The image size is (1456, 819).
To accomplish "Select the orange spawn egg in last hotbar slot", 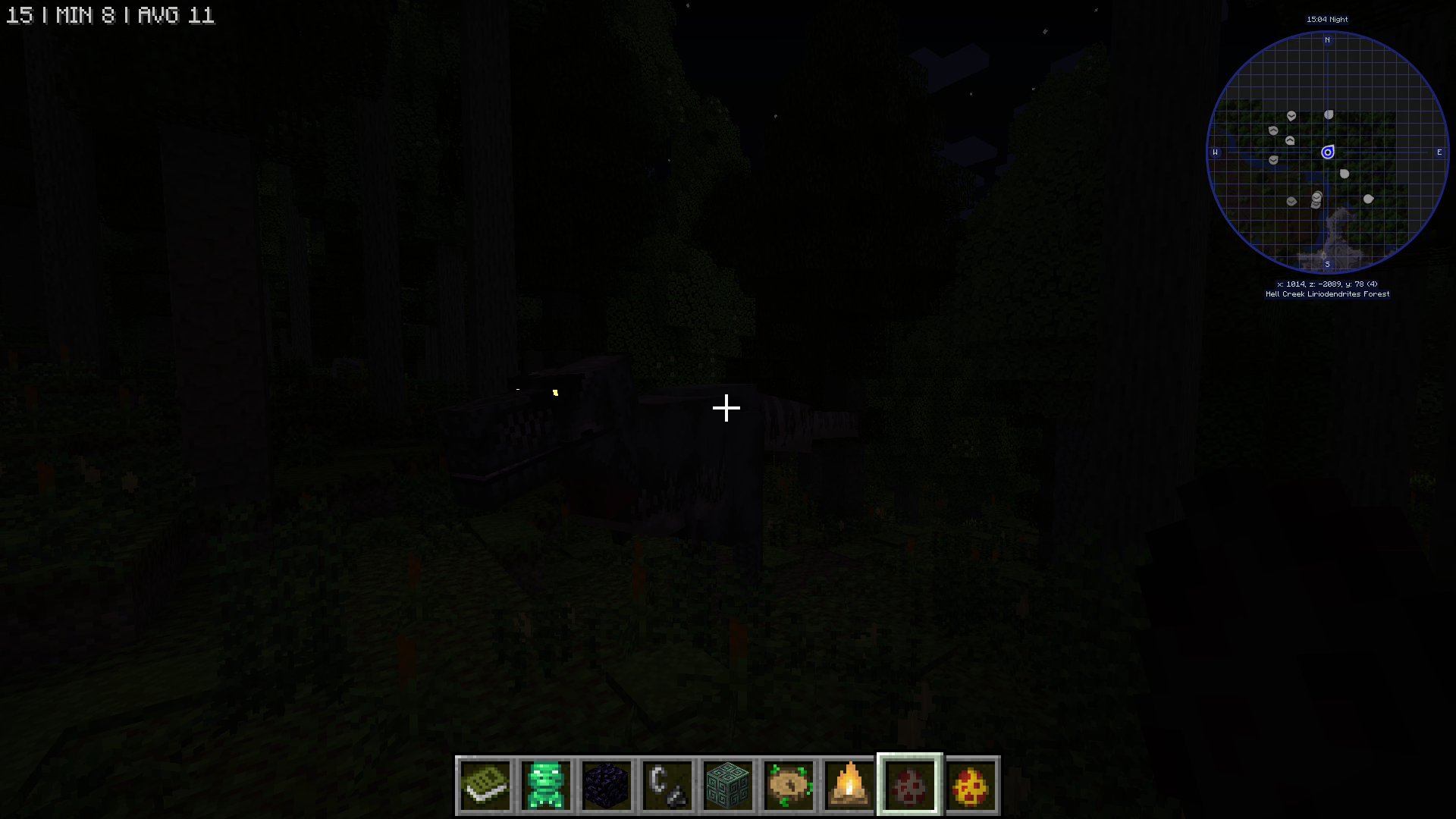I will click(972, 786).
